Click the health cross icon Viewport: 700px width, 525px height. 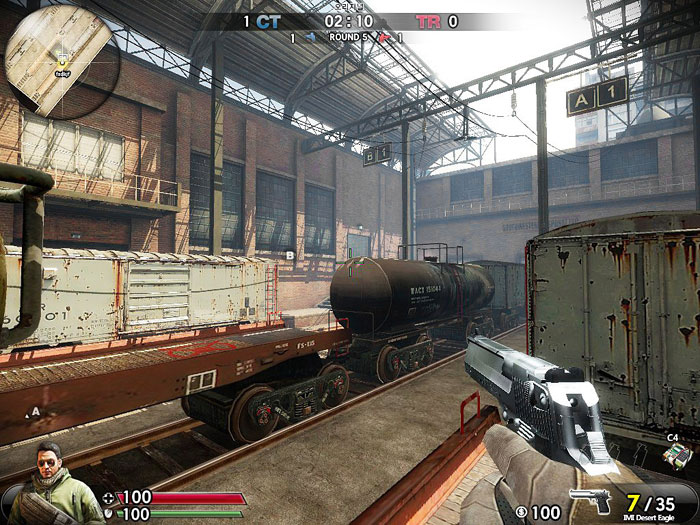pos(109,497)
